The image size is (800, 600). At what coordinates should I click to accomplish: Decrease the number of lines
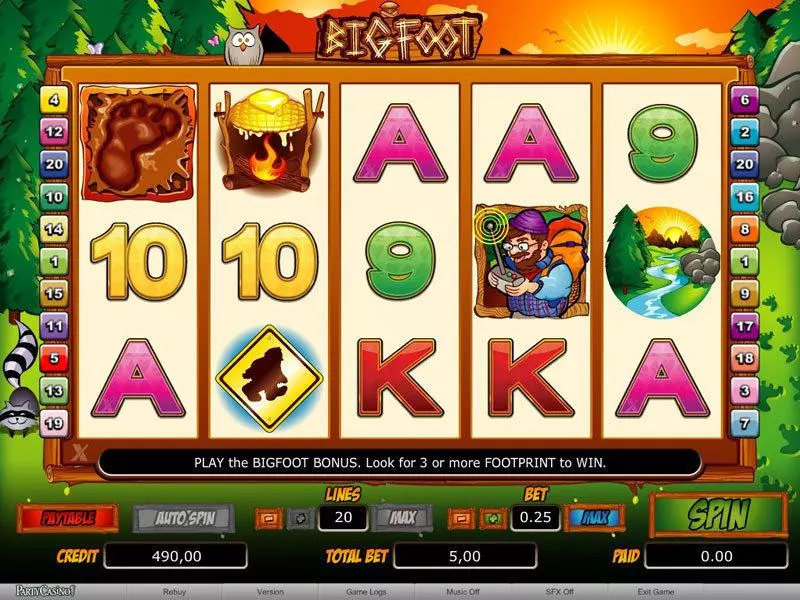269,518
